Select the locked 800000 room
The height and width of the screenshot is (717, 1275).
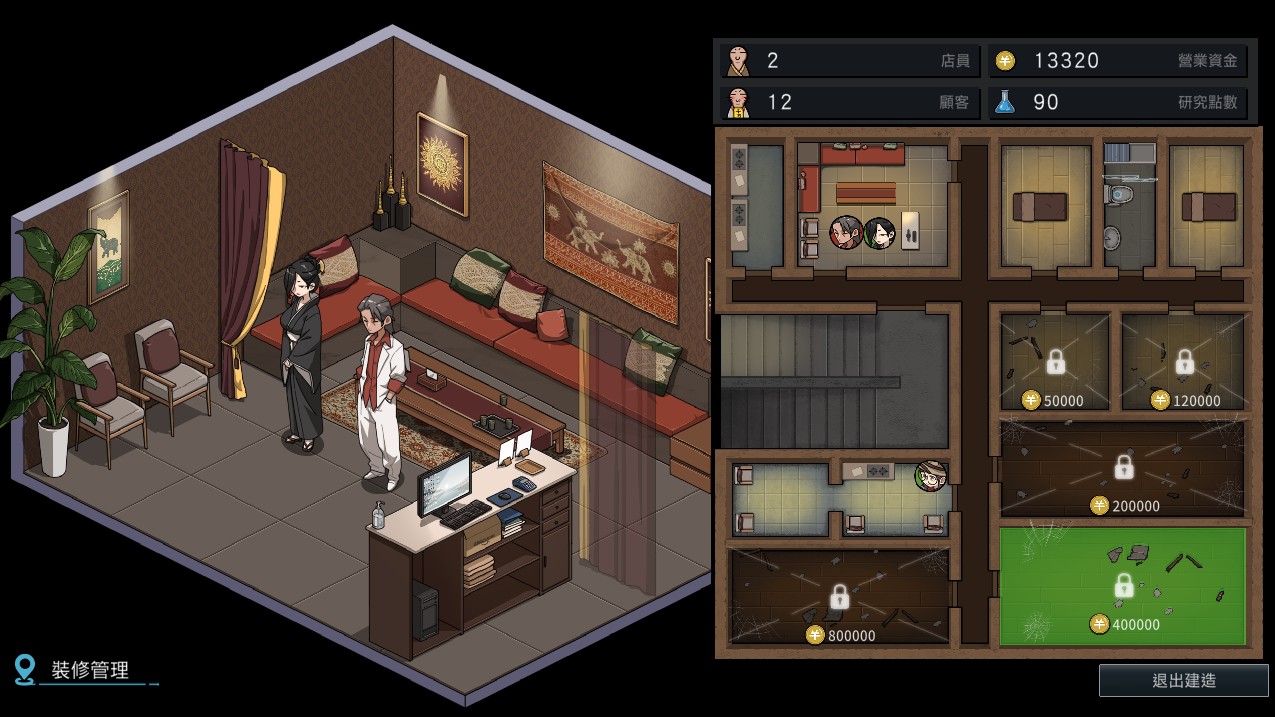click(839, 597)
